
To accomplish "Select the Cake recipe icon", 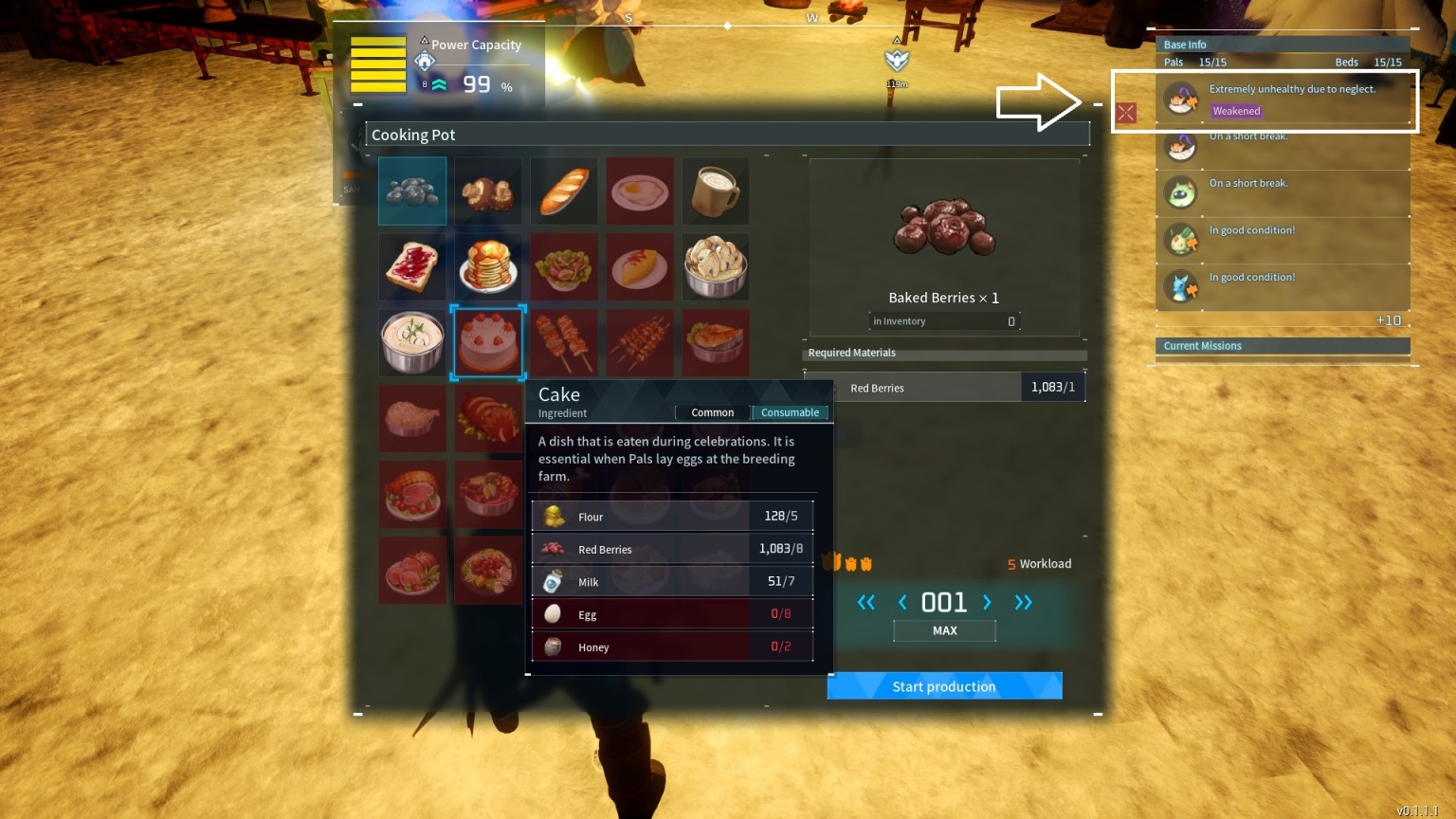I will [488, 342].
